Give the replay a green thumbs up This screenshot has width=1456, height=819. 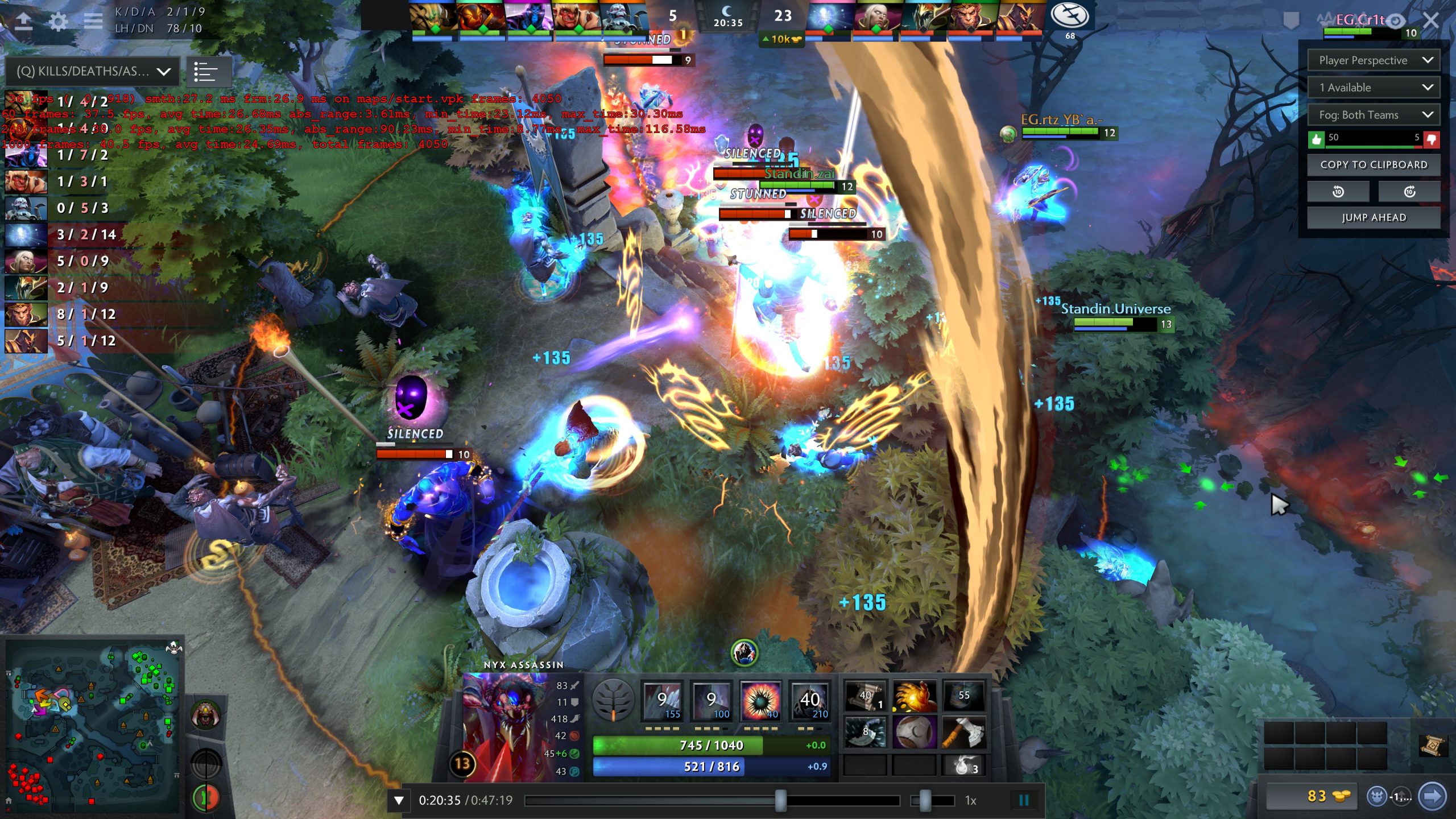click(1316, 138)
